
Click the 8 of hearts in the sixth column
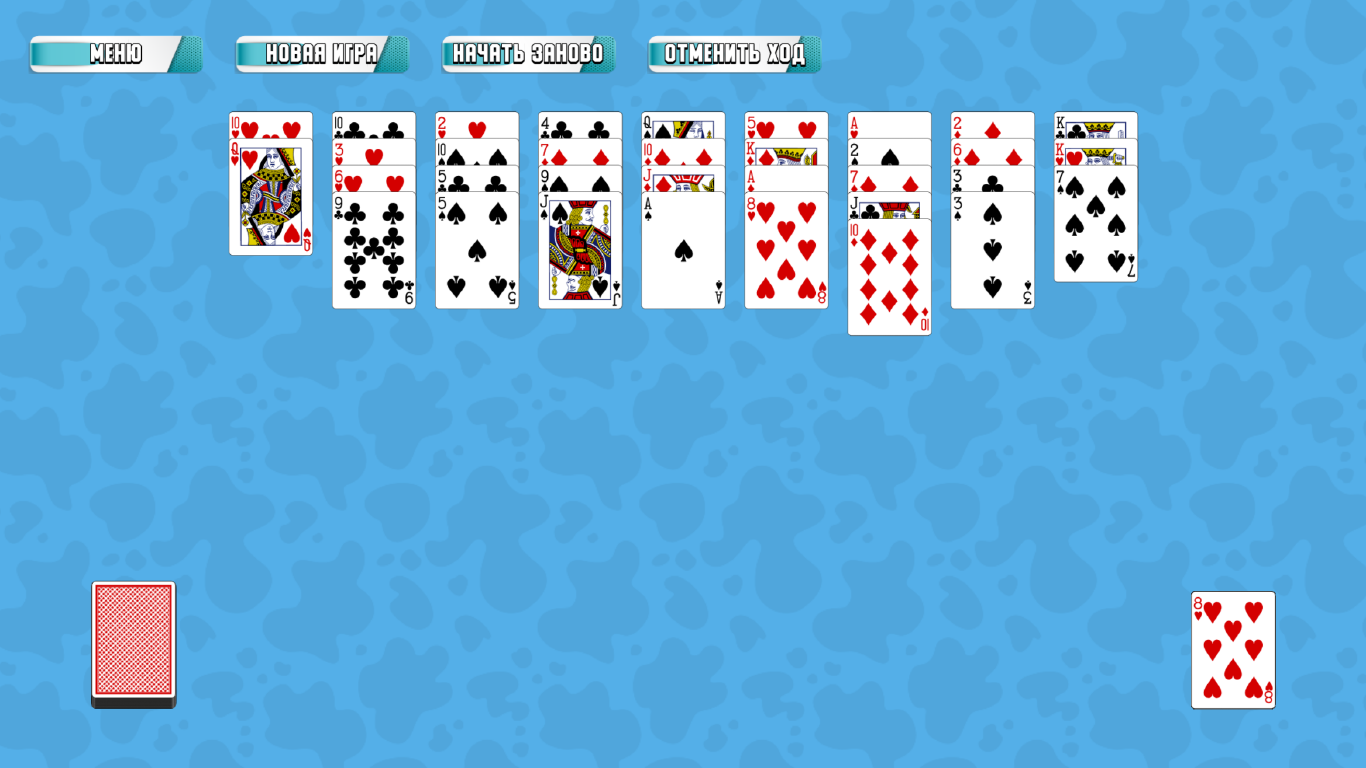click(786, 250)
